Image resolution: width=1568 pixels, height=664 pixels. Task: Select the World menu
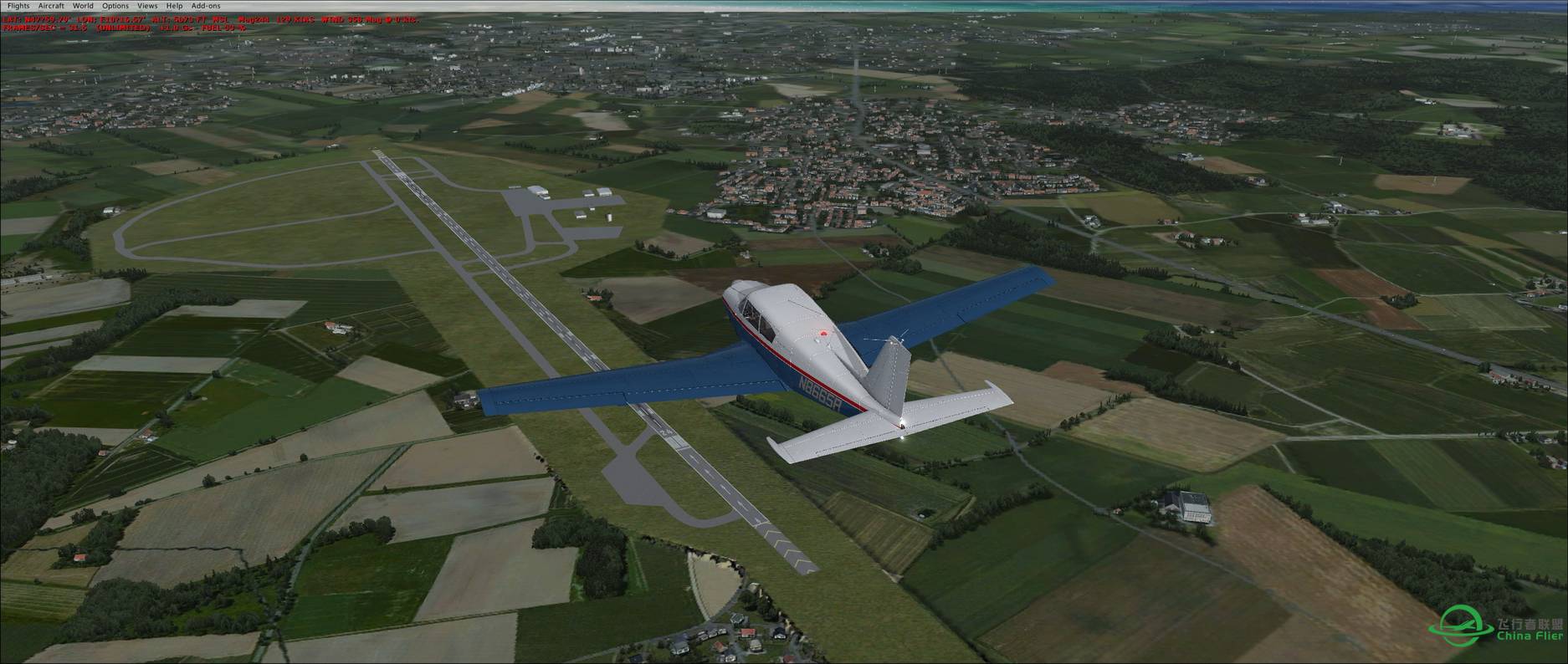pos(83,6)
